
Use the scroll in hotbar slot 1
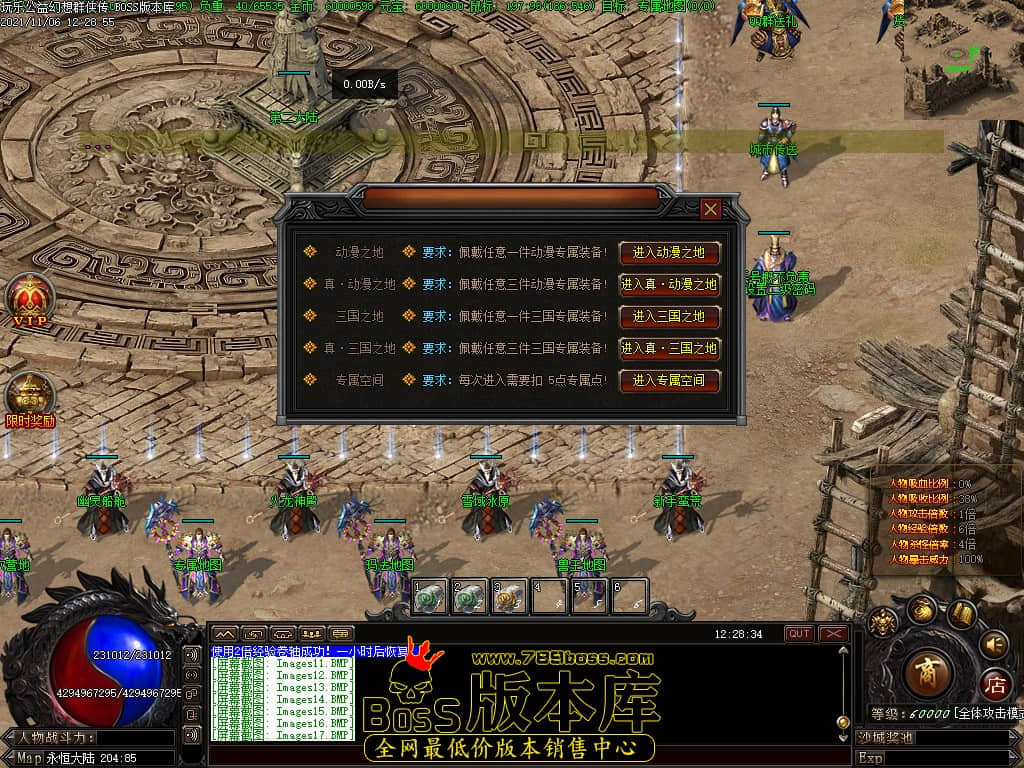pos(430,596)
